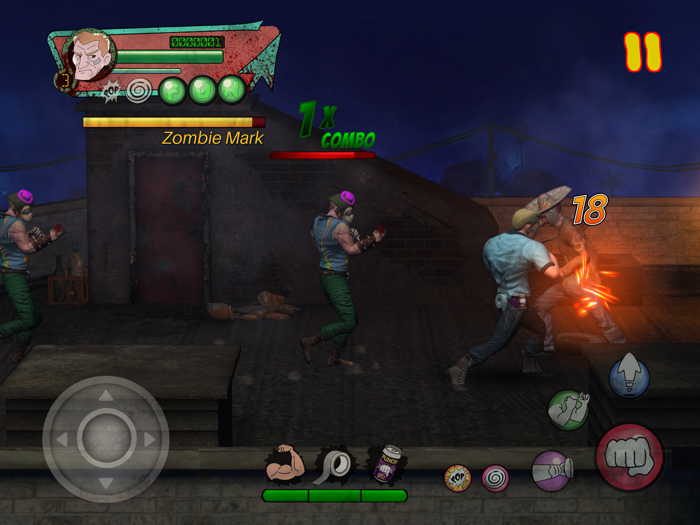Push the virtual joystick's right arrow
This screenshot has width=700, height=525.
[150, 439]
